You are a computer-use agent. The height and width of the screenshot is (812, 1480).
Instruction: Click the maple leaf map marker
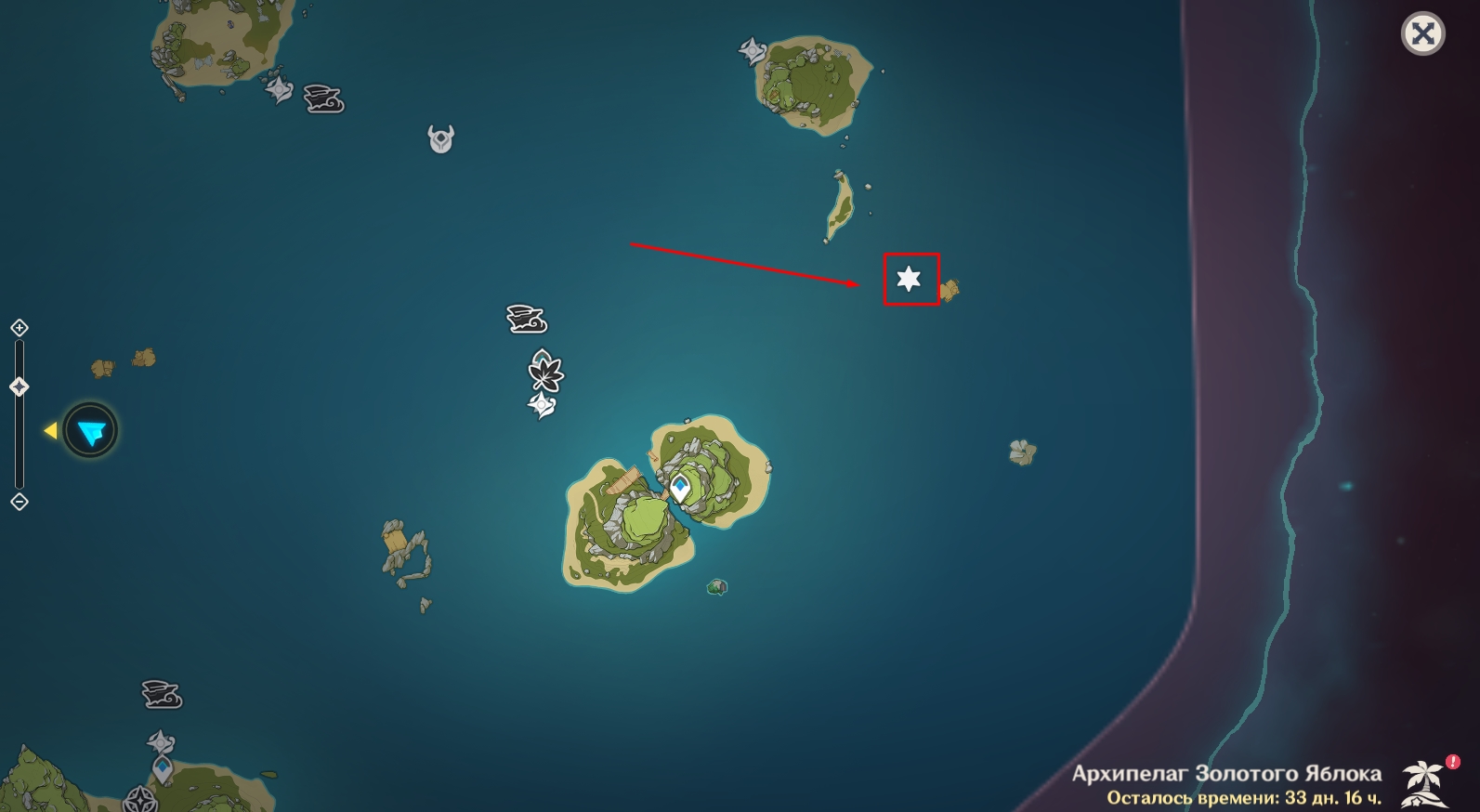[545, 372]
